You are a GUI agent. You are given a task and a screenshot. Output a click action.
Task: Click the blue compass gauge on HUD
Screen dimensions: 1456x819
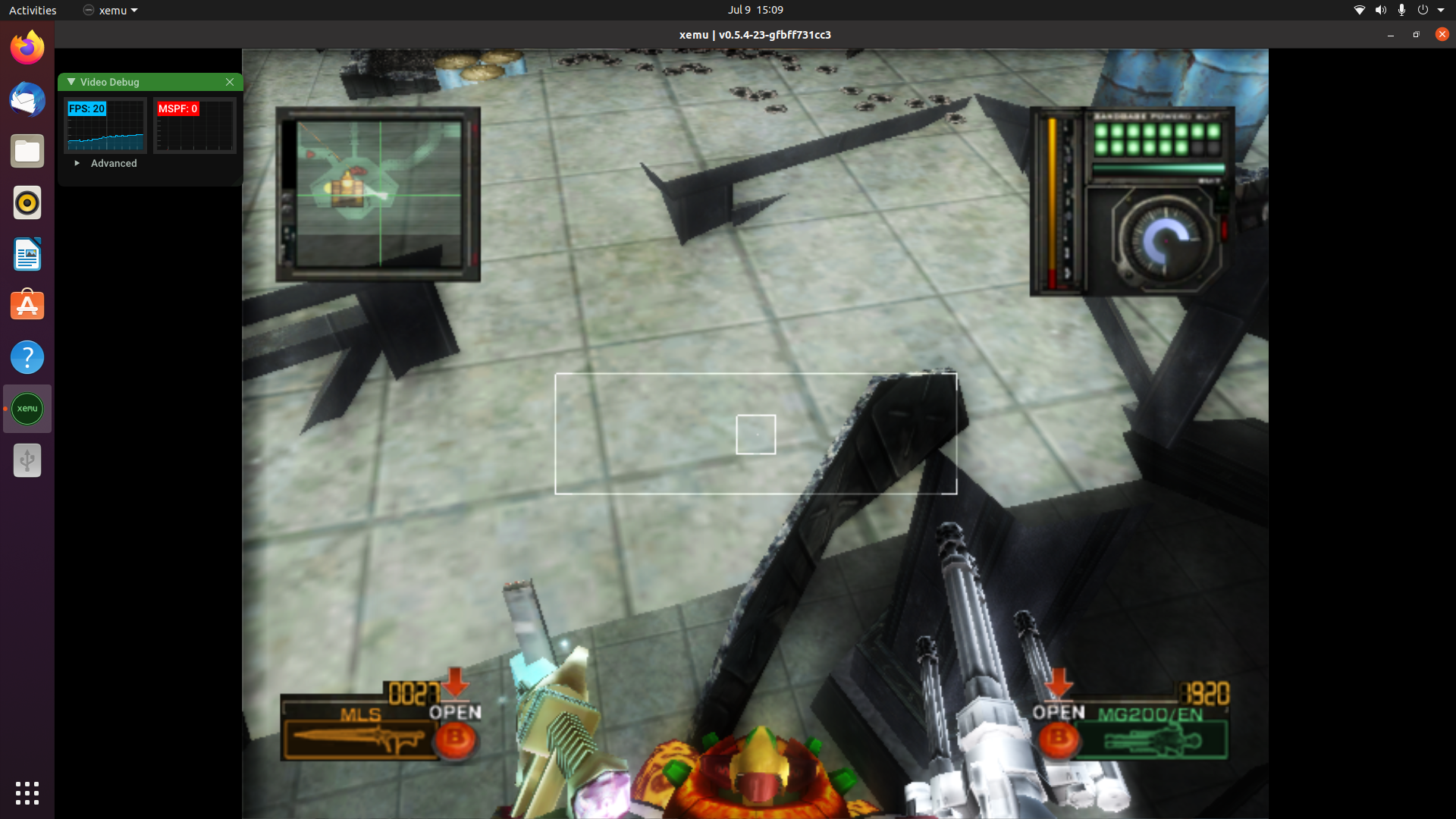click(x=1166, y=240)
